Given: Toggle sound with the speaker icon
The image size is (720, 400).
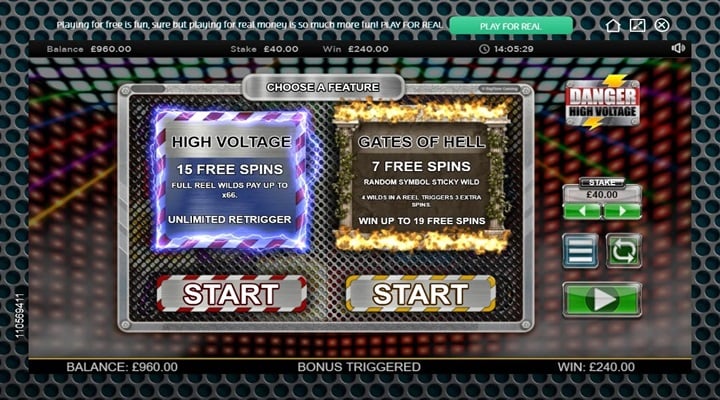Looking at the screenshot, I should [679, 48].
